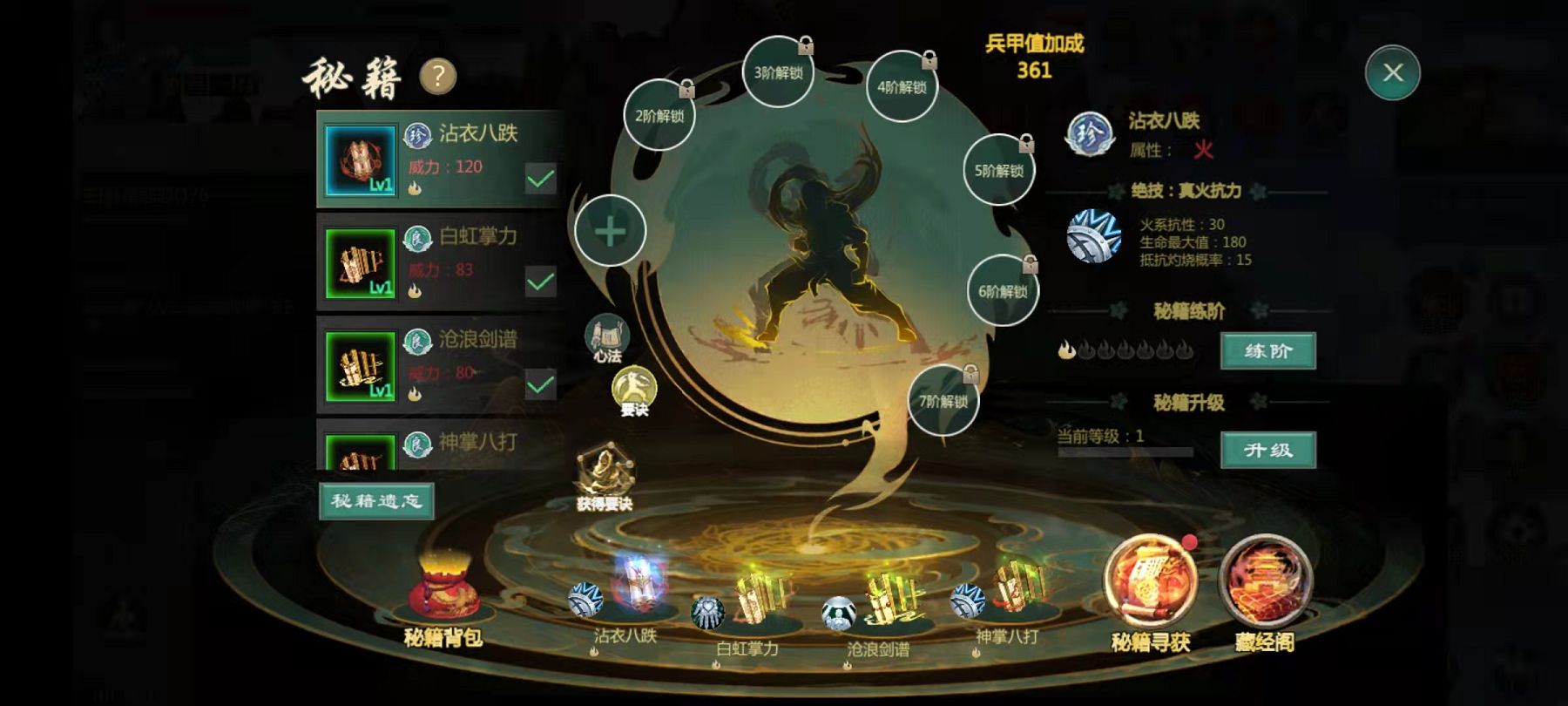Open 秘籍寻获
This screenshot has width=1568, height=706.
(x=1150, y=588)
